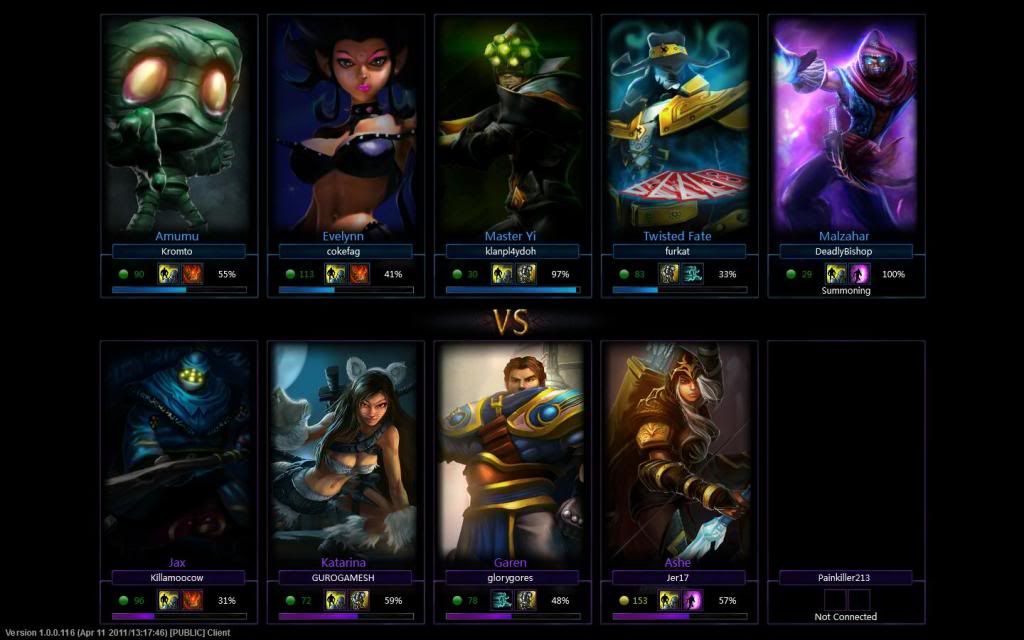Select the furkat summoner name label
The width and height of the screenshot is (1024, 640).
pyautogui.click(x=678, y=252)
